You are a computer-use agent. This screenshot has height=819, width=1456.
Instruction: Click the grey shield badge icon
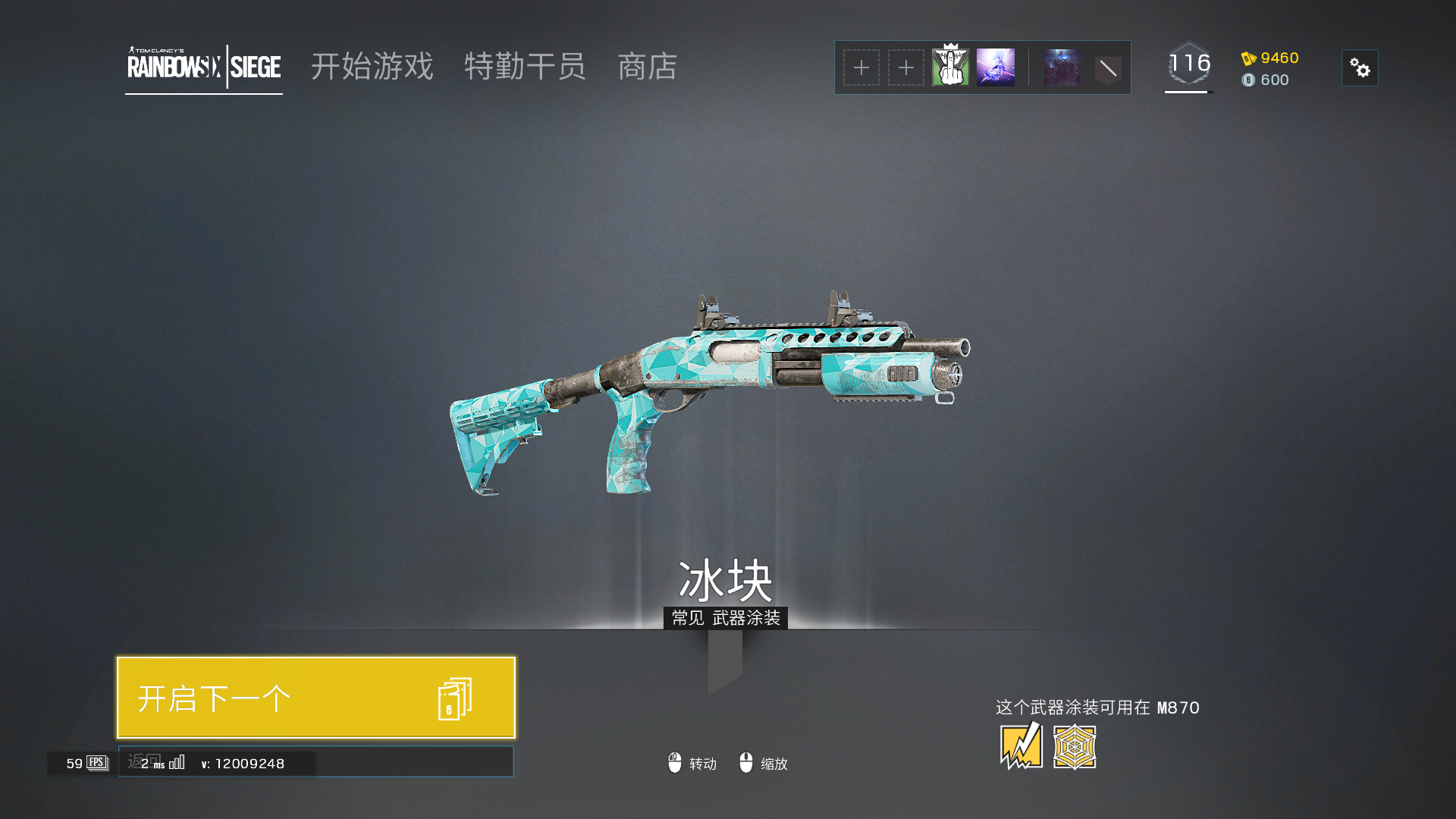(x=1107, y=69)
